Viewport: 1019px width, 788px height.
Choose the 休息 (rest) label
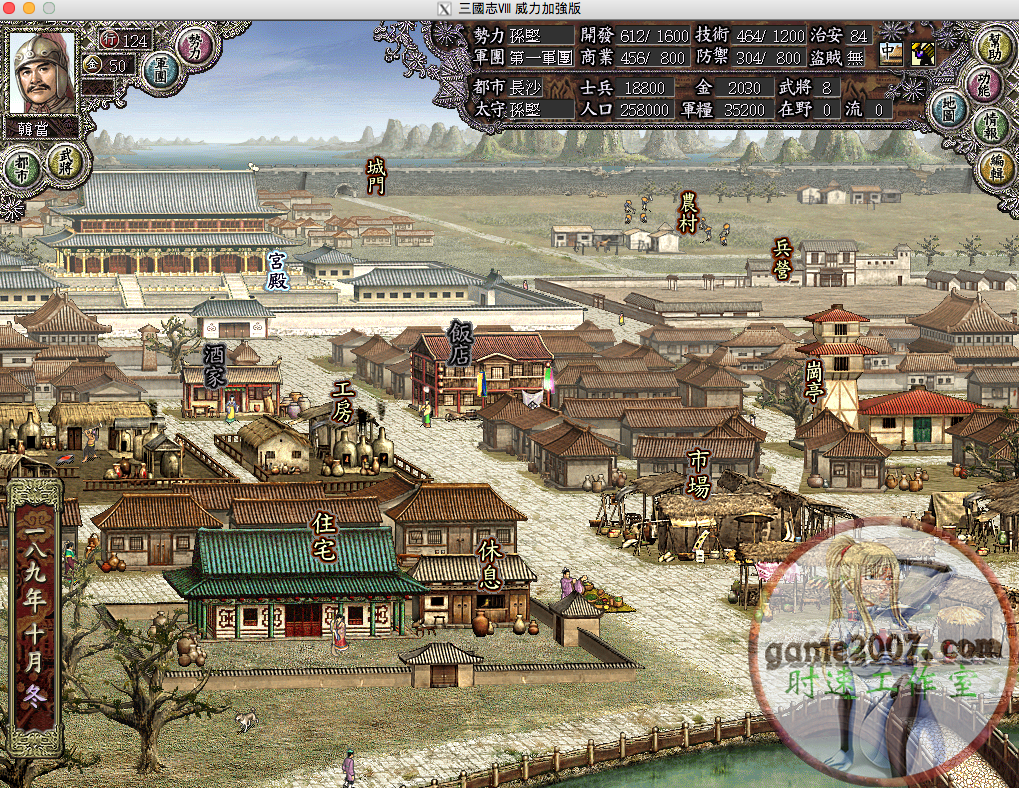click(x=489, y=563)
